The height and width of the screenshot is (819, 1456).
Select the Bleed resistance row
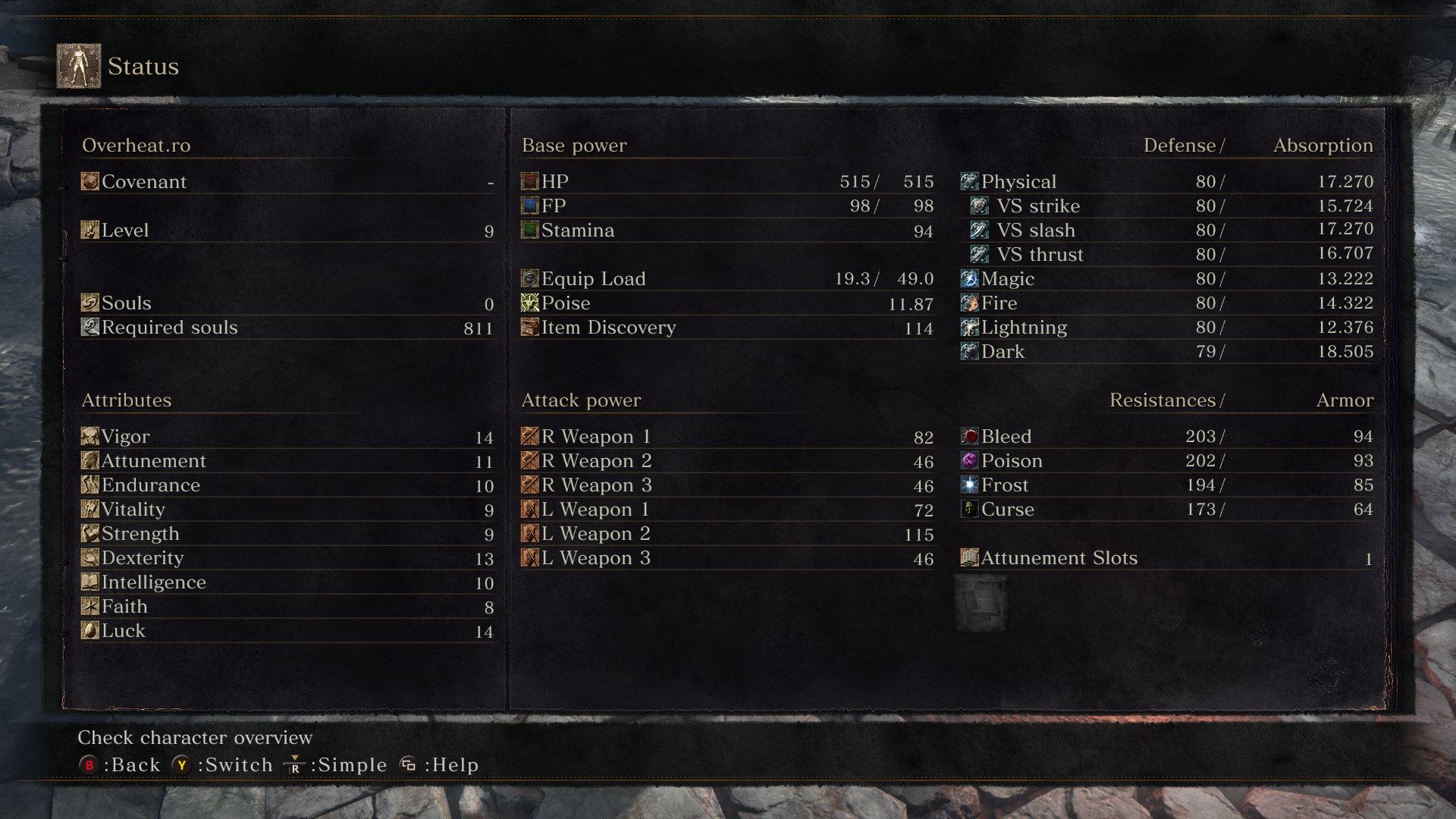click(1166, 437)
